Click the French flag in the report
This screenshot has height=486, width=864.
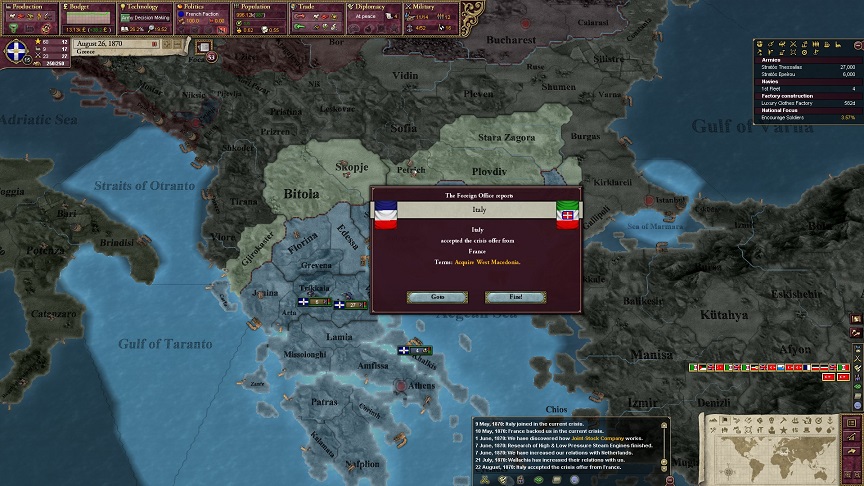[x=386, y=213]
